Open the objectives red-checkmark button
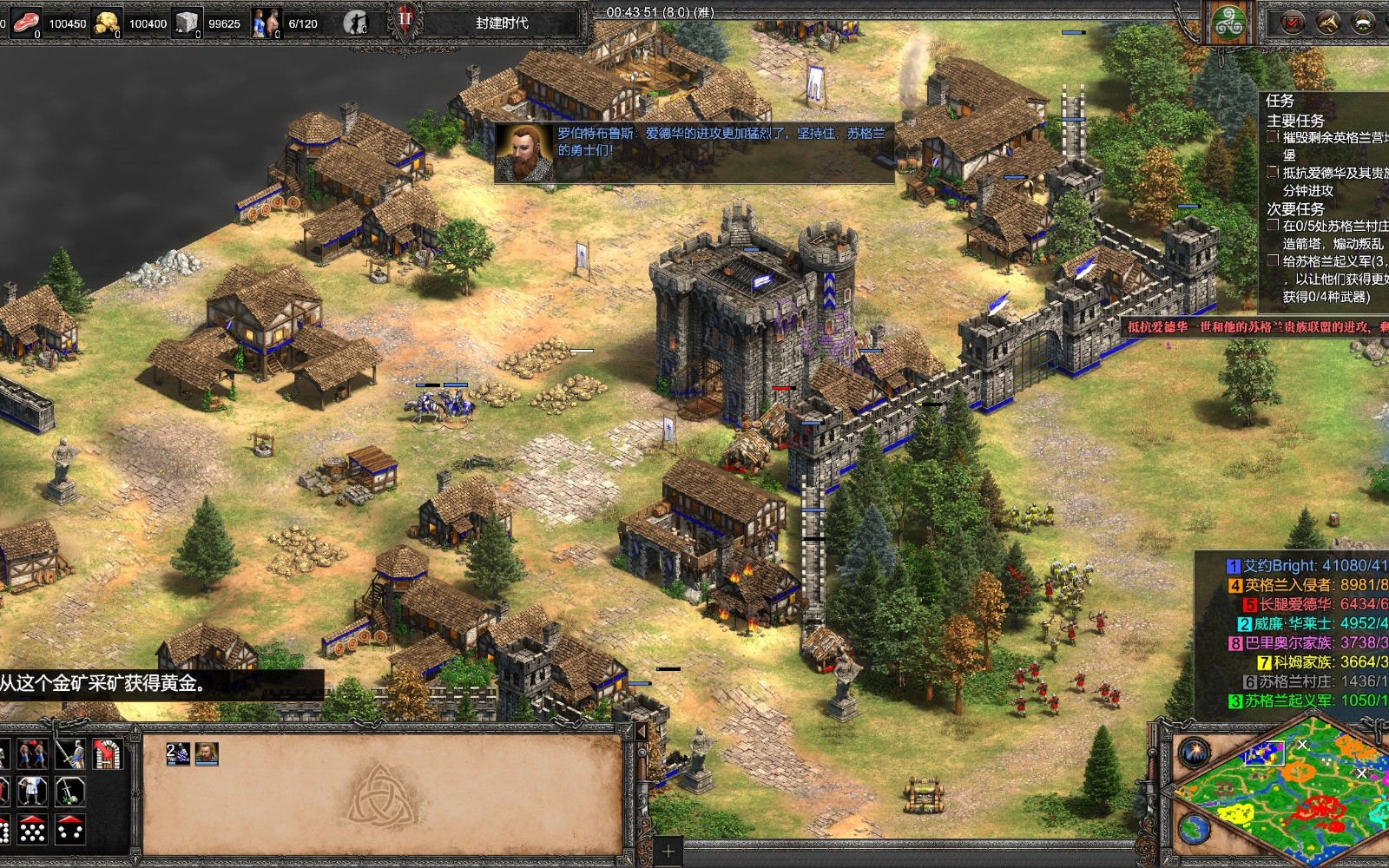 click(1294, 23)
